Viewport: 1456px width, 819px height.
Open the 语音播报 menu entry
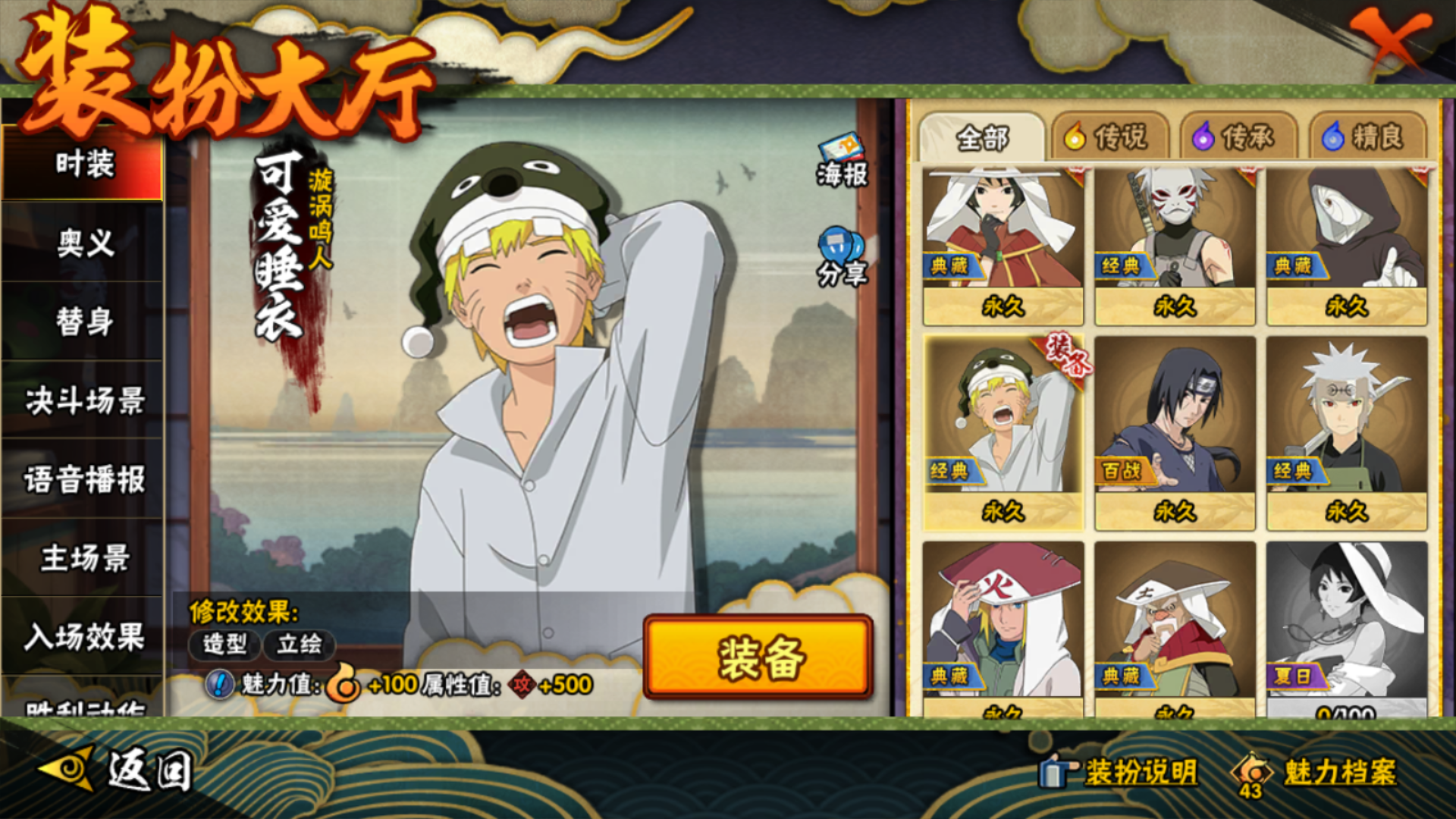tap(83, 479)
